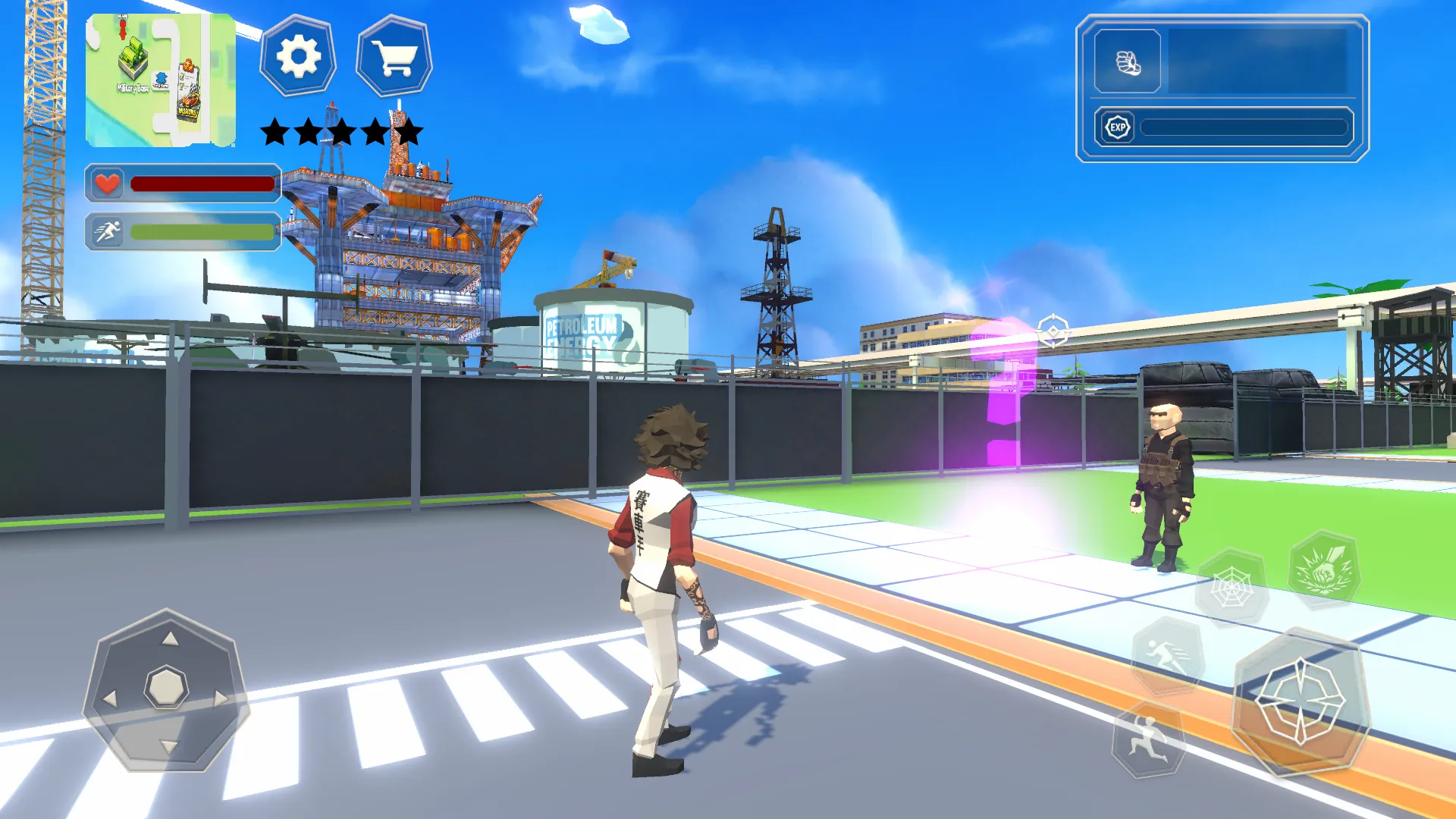Tap the joystick left arrow
The height and width of the screenshot is (819, 1456).
click(110, 698)
